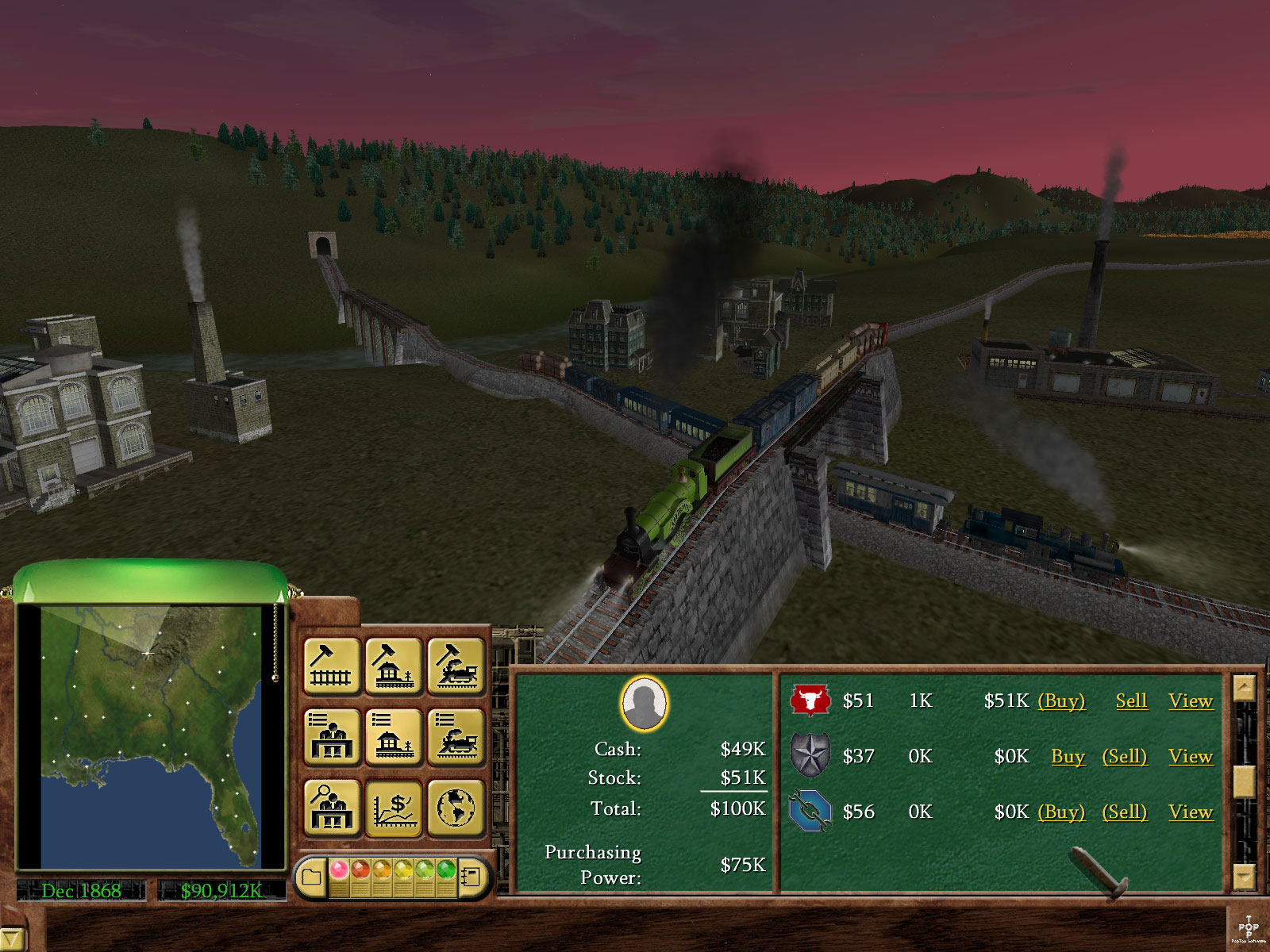The height and width of the screenshot is (952, 1270).
Task: Open the station list button
Action: coord(394,737)
